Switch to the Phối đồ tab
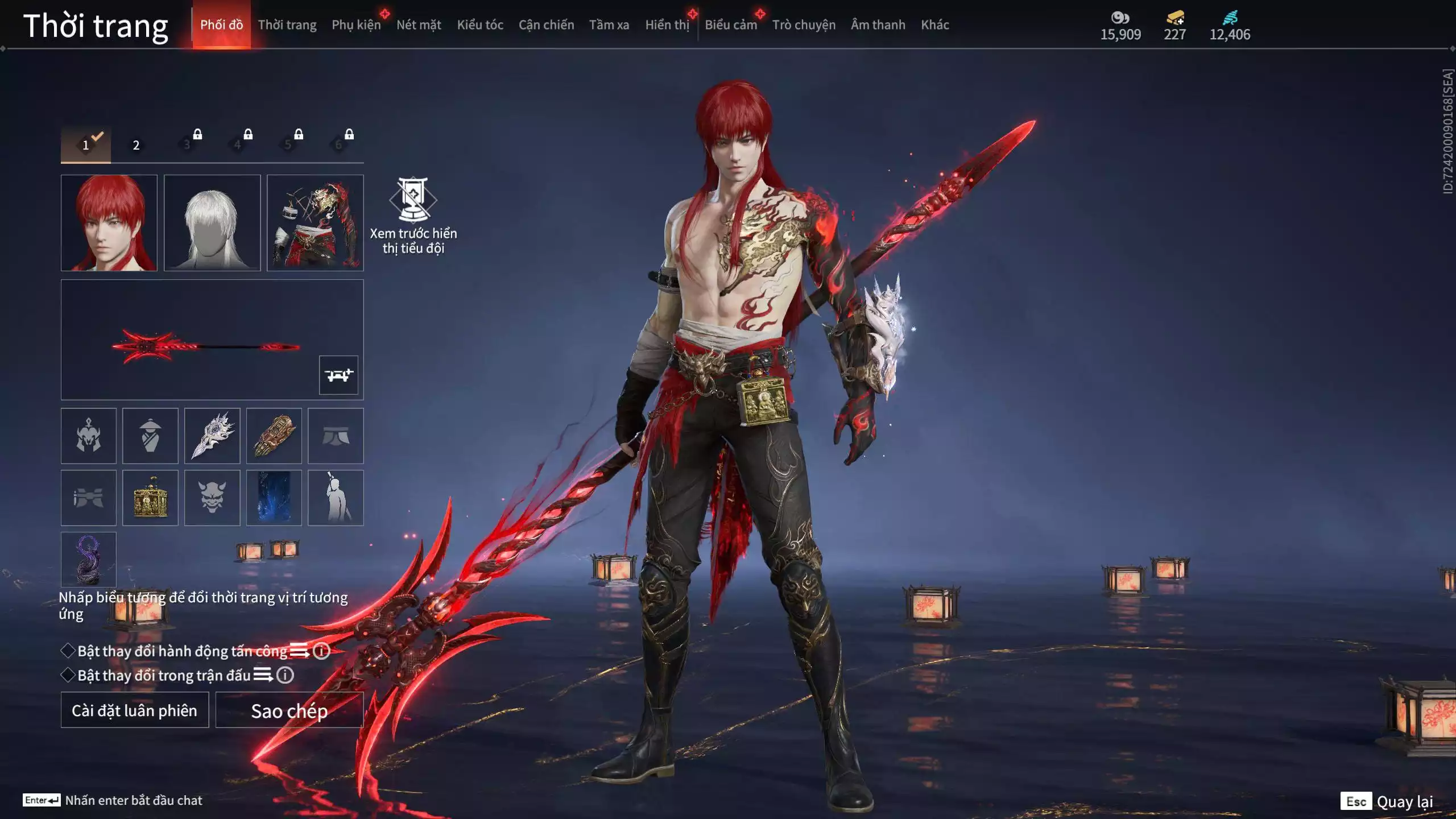The height and width of the screenshot is (819, 1456). [221, 24]
